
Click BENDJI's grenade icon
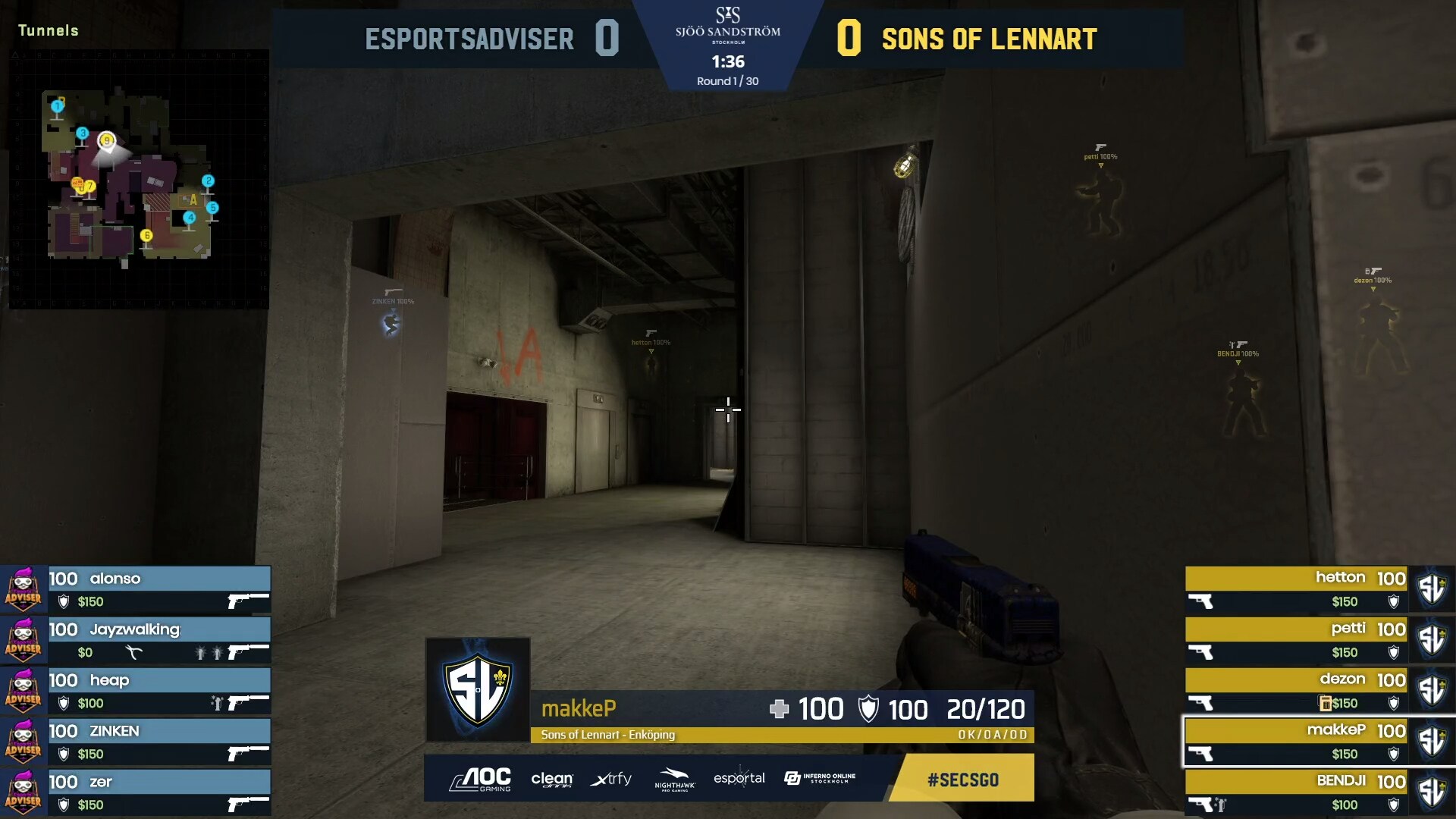[1220, 803]
